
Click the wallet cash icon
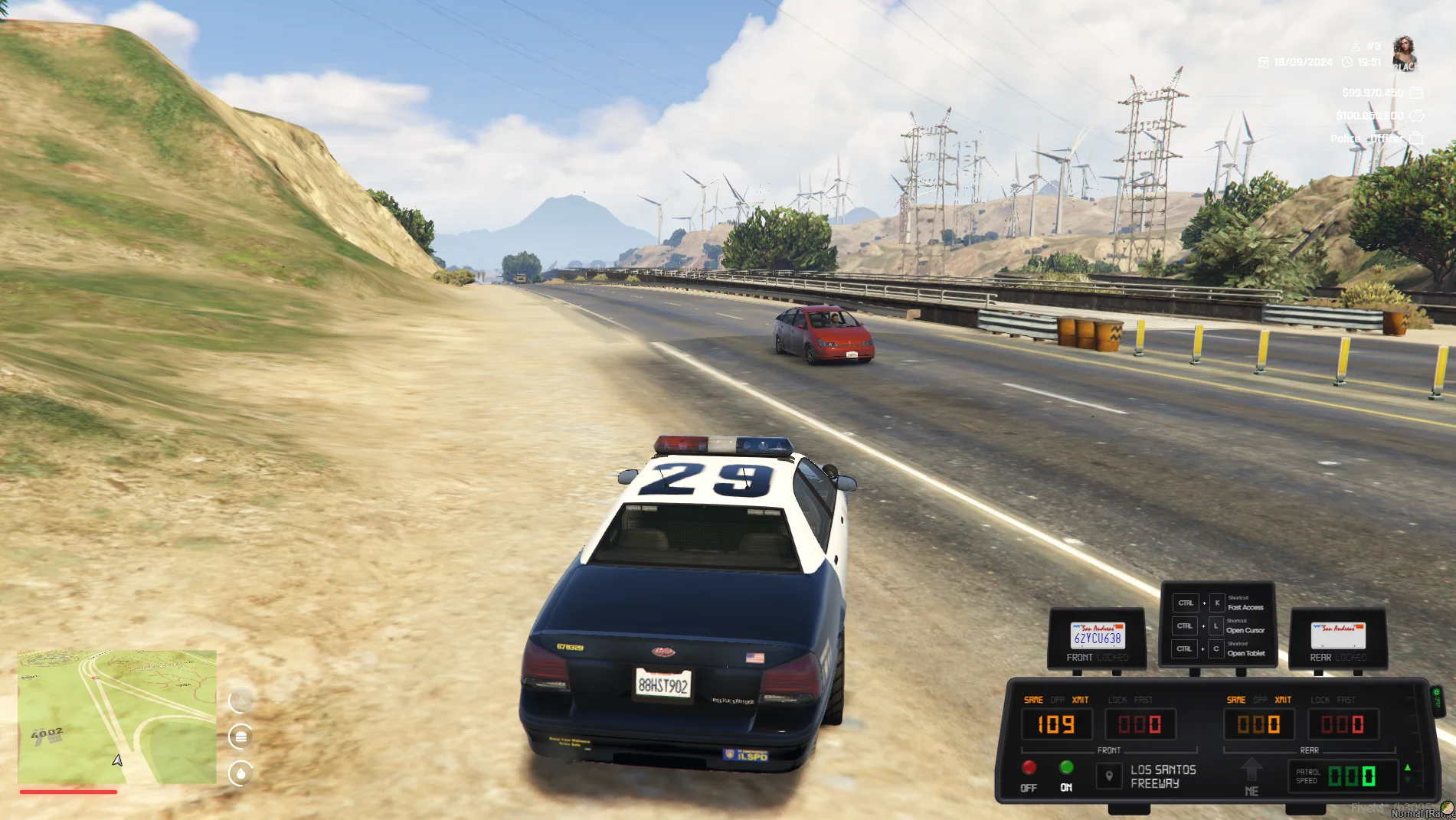click(x=1416, y=93)
